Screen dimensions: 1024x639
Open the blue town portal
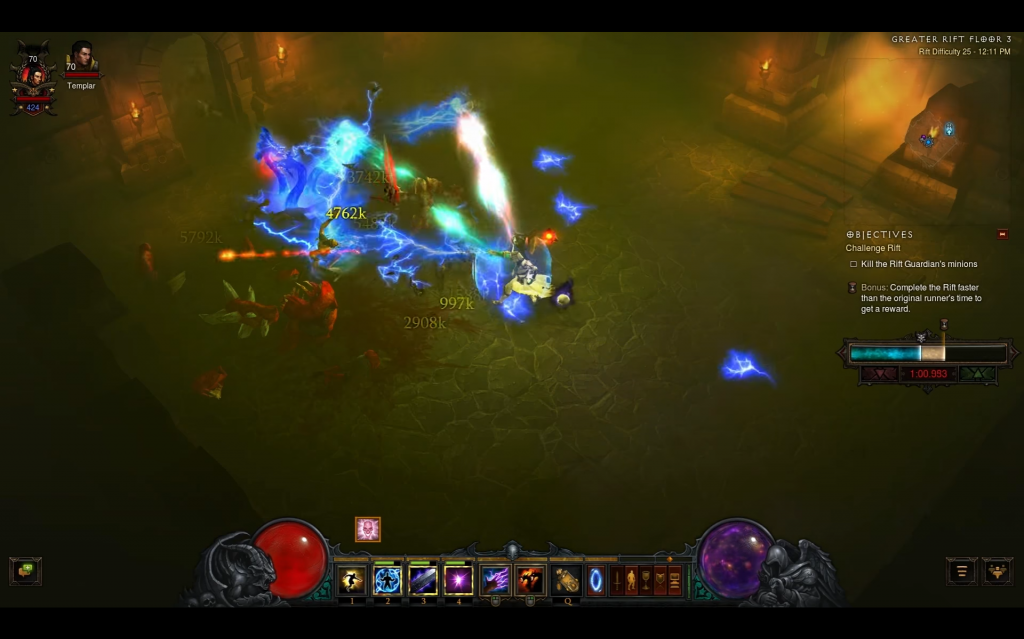(596, 580)
